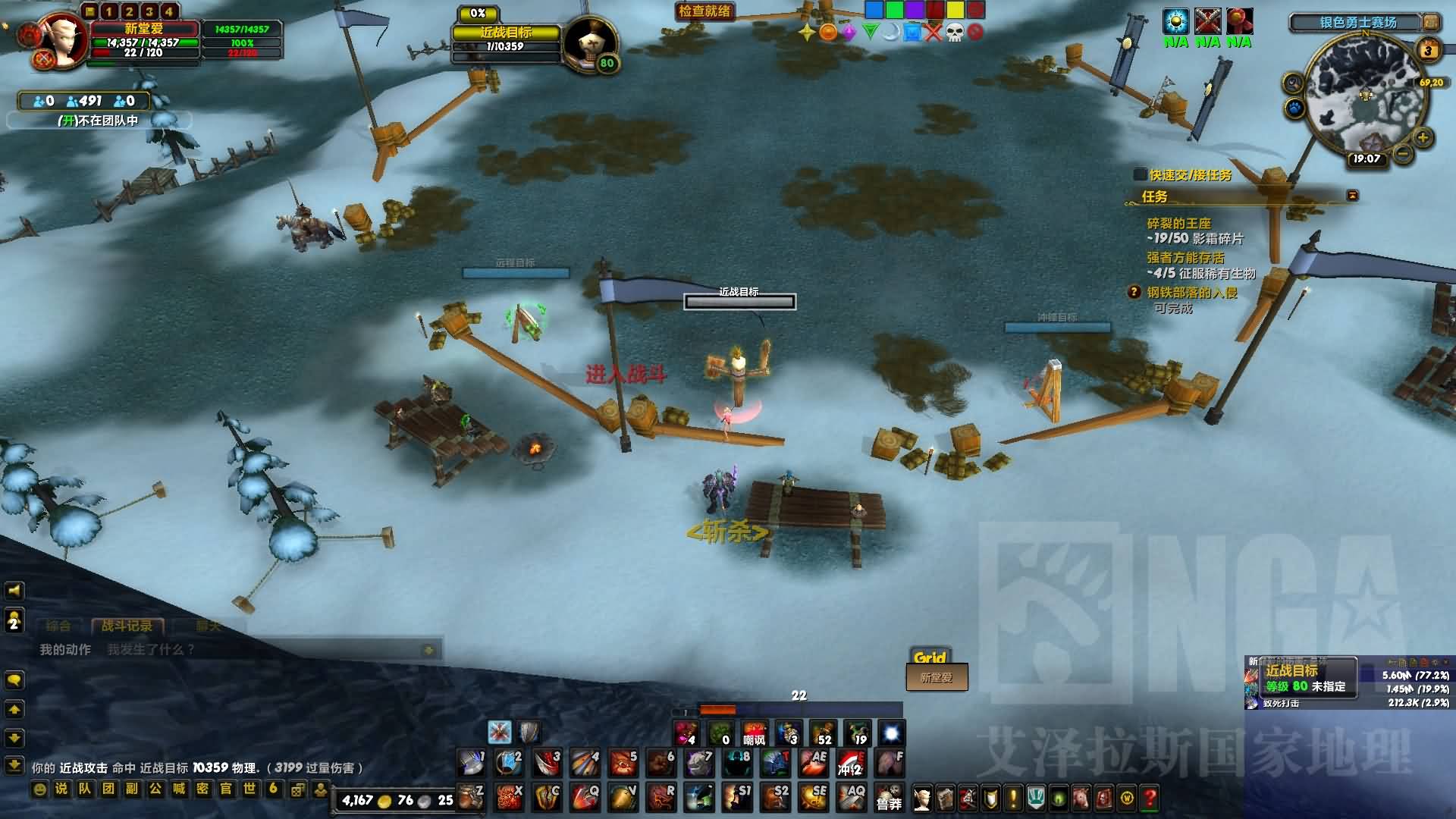Place the skull raid target marker

tap(954, 33)
